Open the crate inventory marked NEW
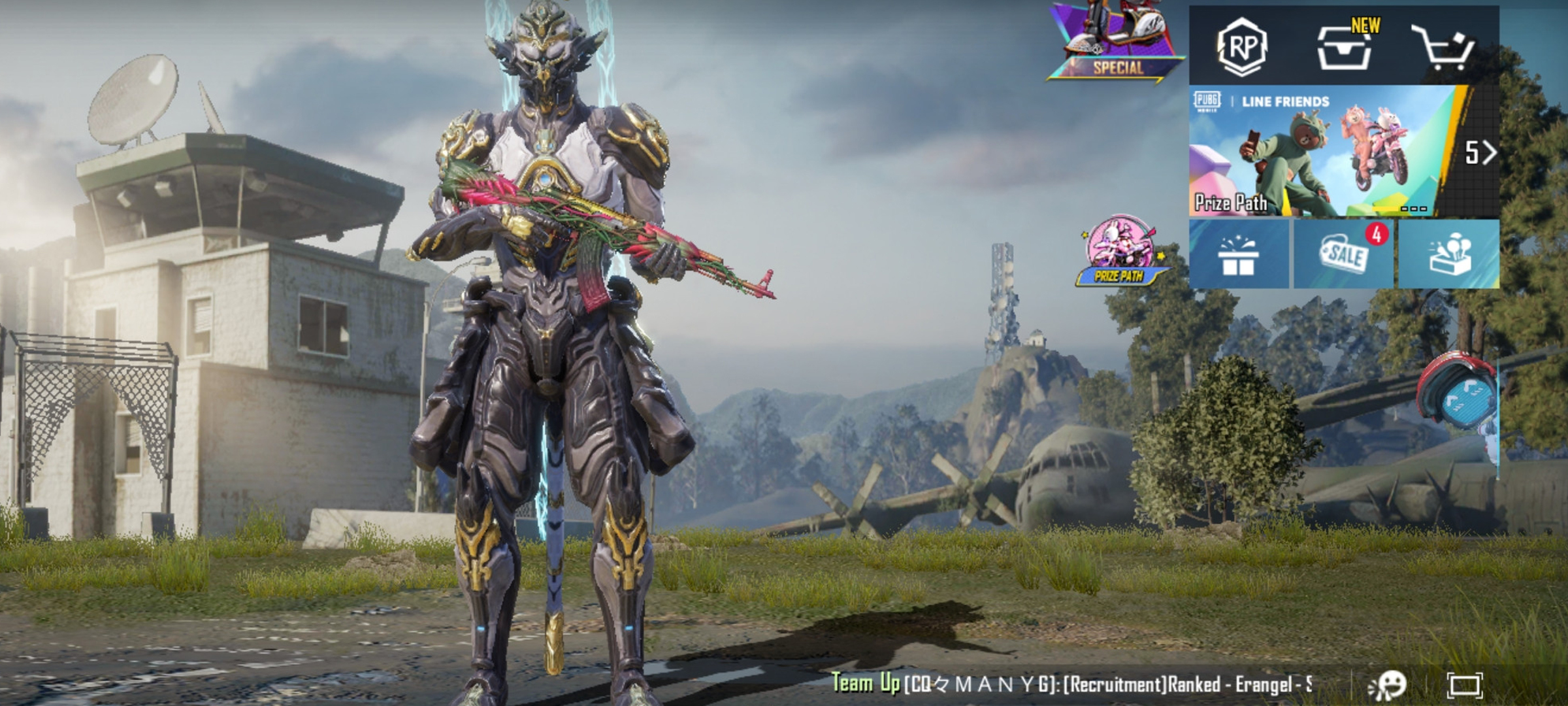1568x706 pixels. pos(1345,47)
